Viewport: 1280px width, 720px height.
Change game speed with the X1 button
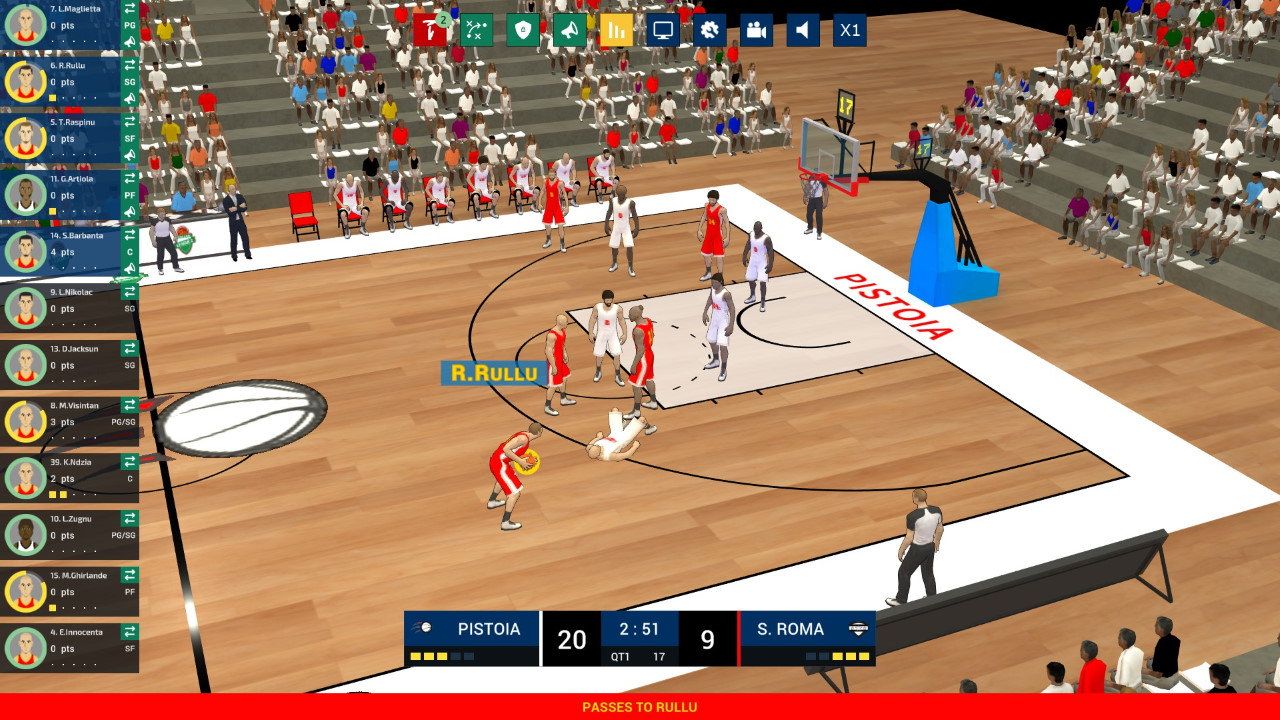pyautogui.click(x=849, y=30)
